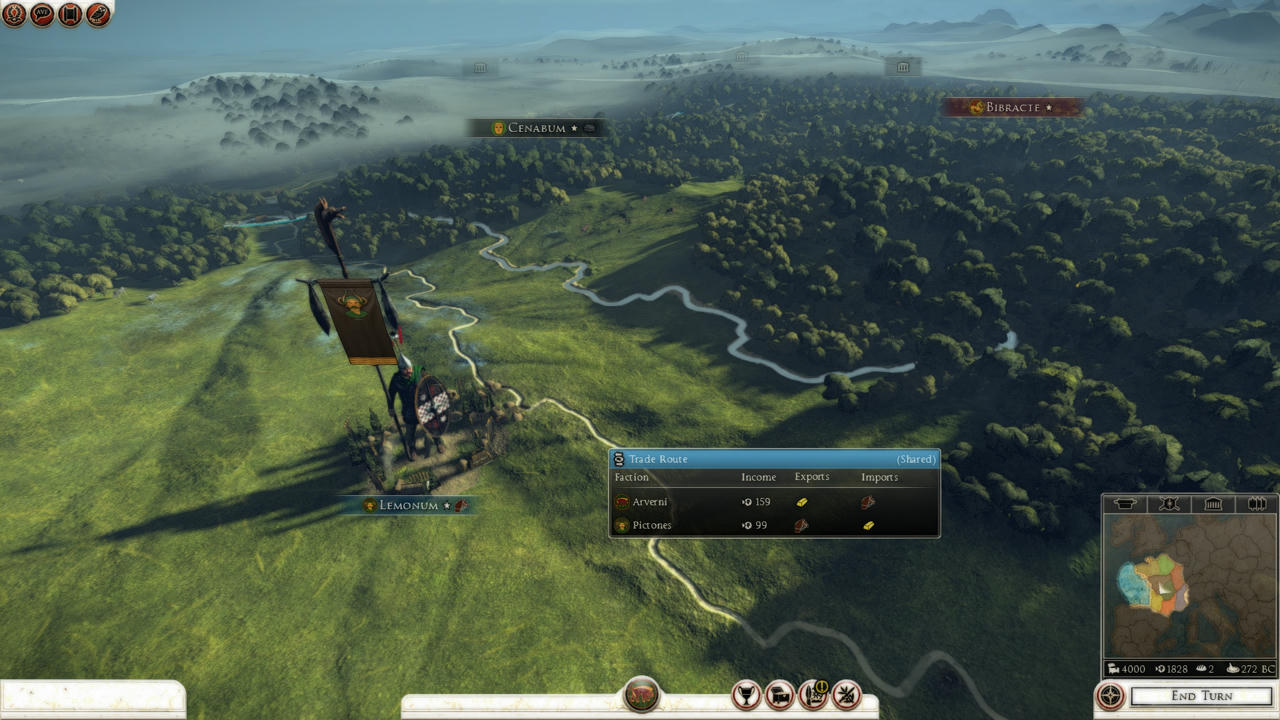Switch to the crossed swords minimap tab
The width and height of the screenshot is (1280, 720).
(x=1168, y=504)
